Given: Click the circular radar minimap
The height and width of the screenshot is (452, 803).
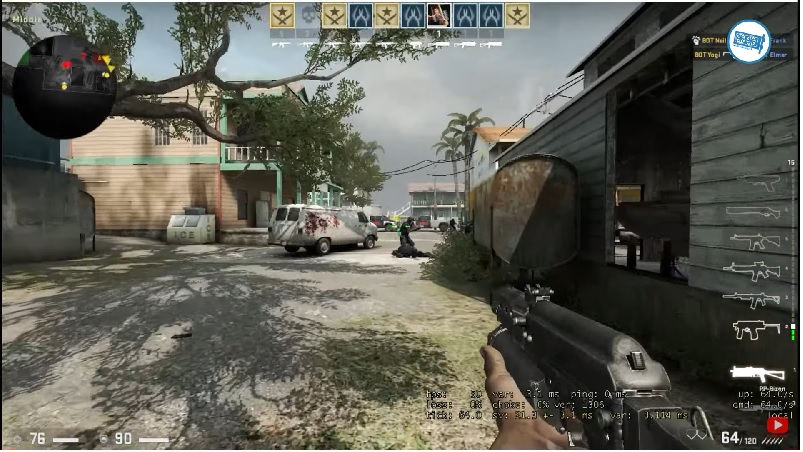Looking at the screenshot, I should (63, 87).
